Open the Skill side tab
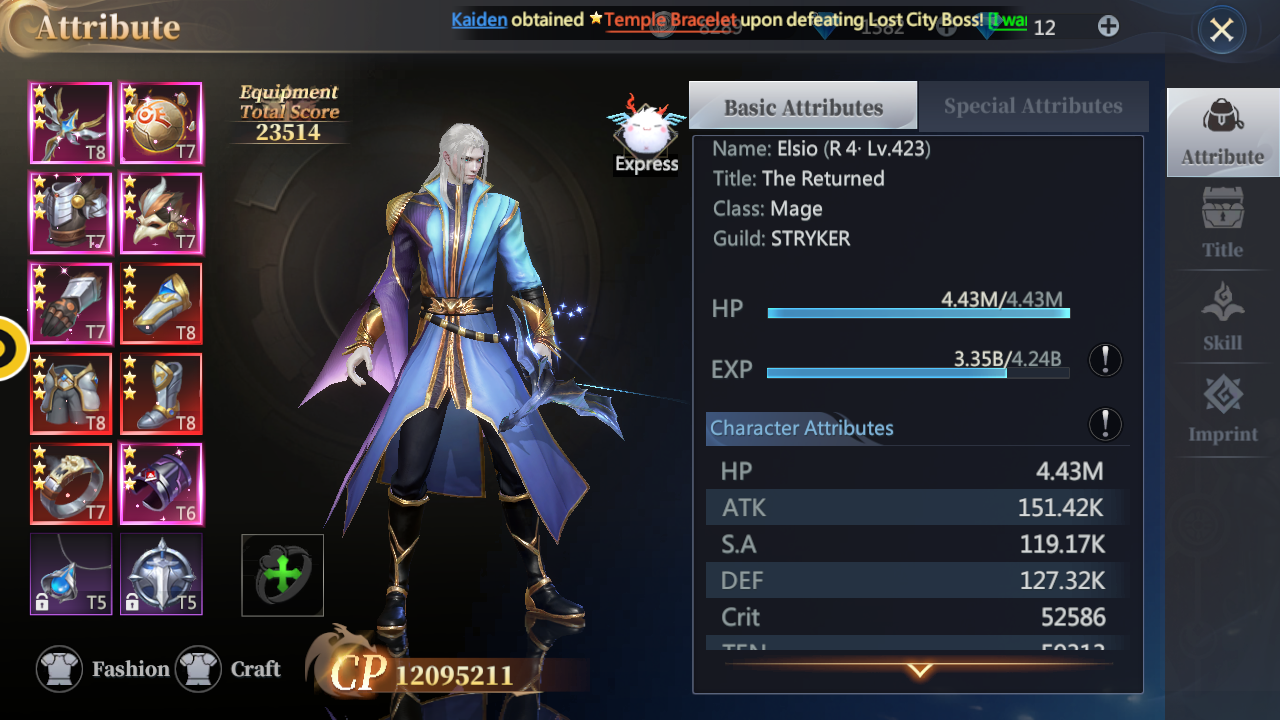The width and height of the screenshot is (1280, 720). point(1222,318)
